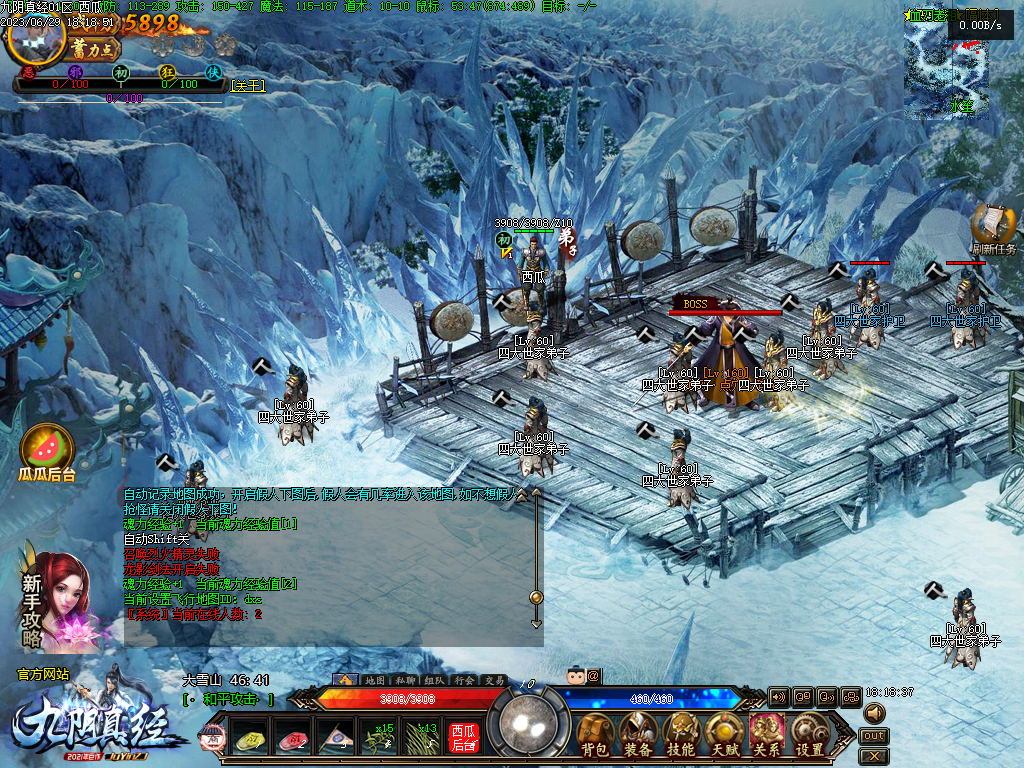The height and width of the screenshot is (768, 1024).
Task: Switch to the 交易 trade tab
Action: click(494, 680)
